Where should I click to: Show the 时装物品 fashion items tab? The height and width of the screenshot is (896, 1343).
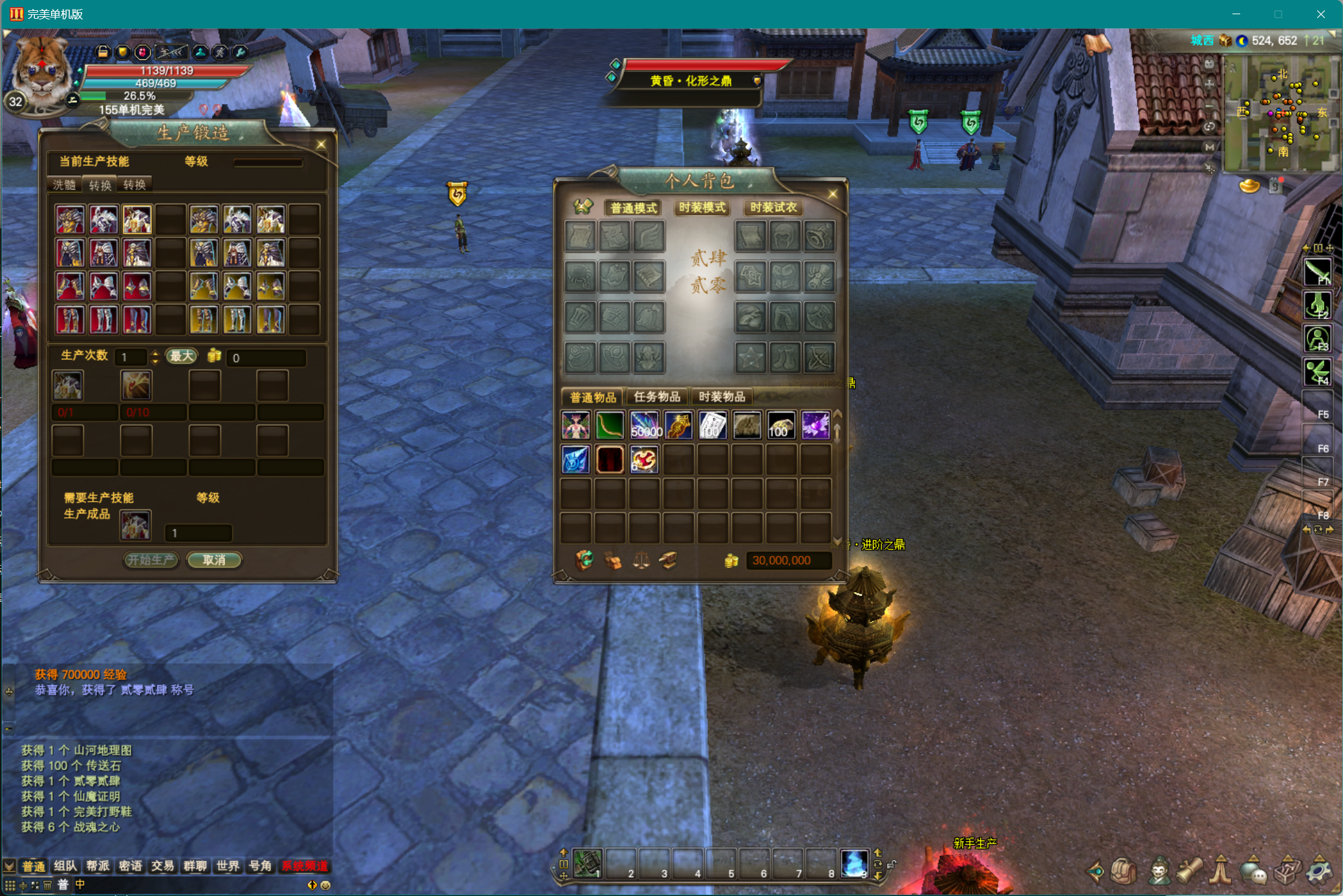722,397
